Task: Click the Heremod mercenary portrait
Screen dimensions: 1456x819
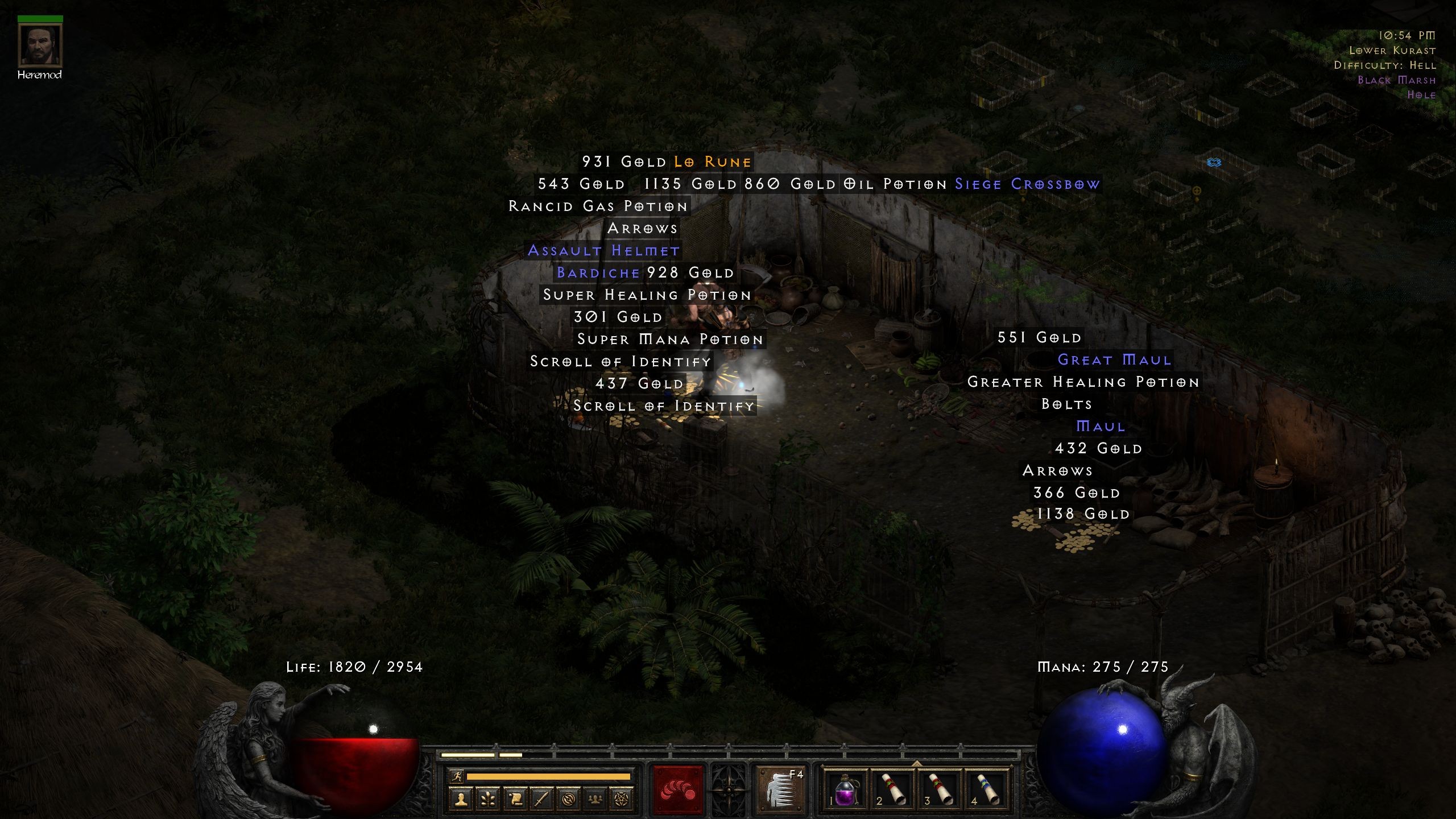Action: [40, 45]
